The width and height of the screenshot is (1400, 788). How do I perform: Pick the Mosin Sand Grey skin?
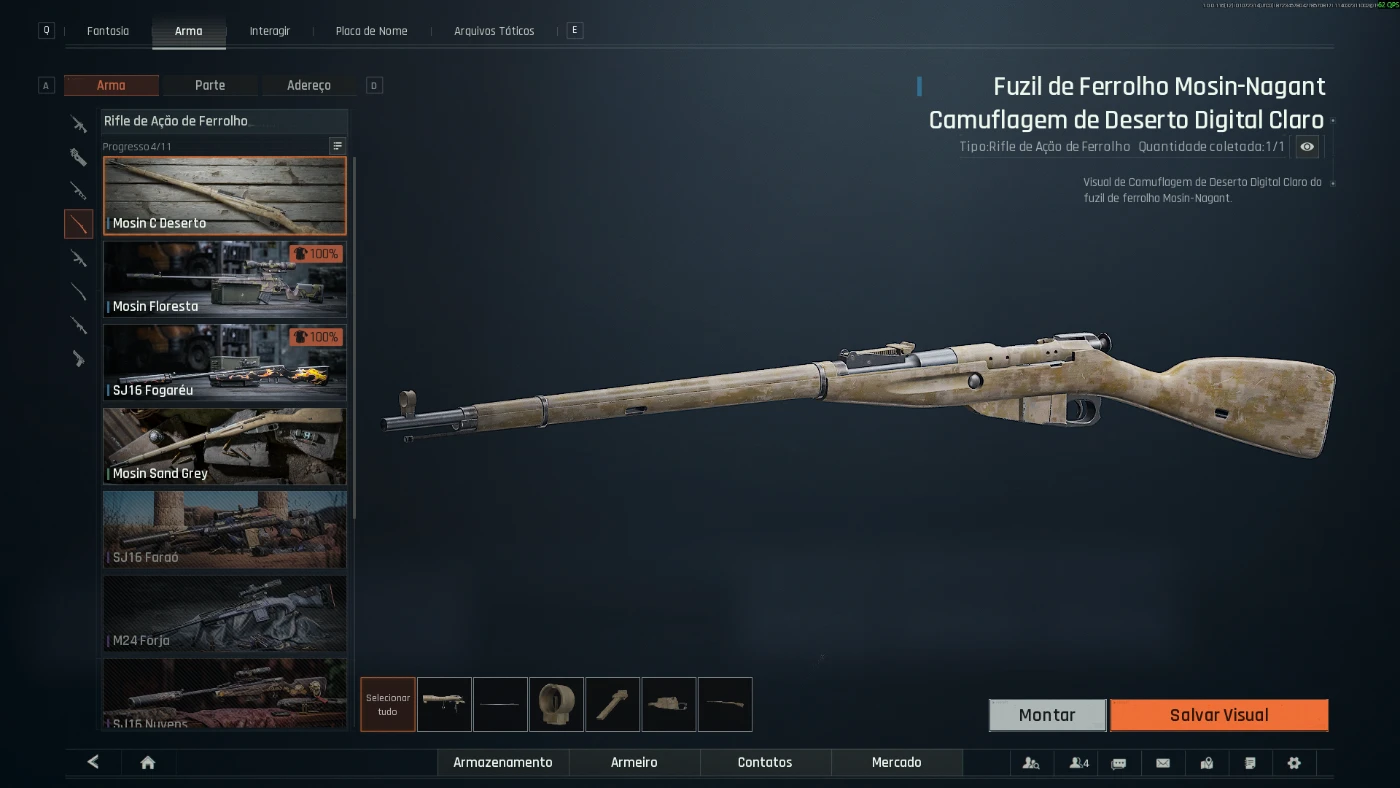[x=225, y=446]
